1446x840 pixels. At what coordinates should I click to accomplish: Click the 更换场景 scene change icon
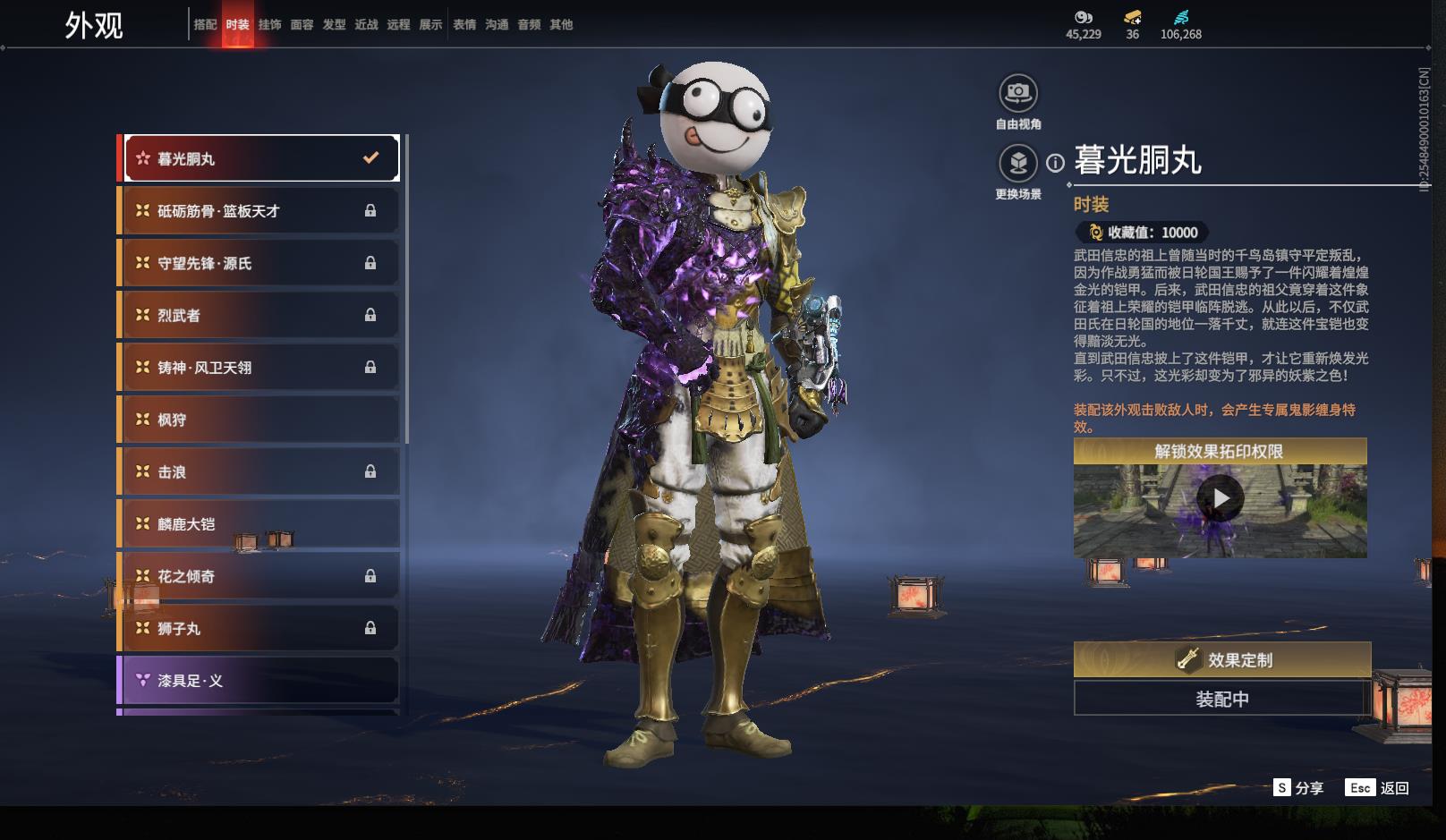point(1018,163)
